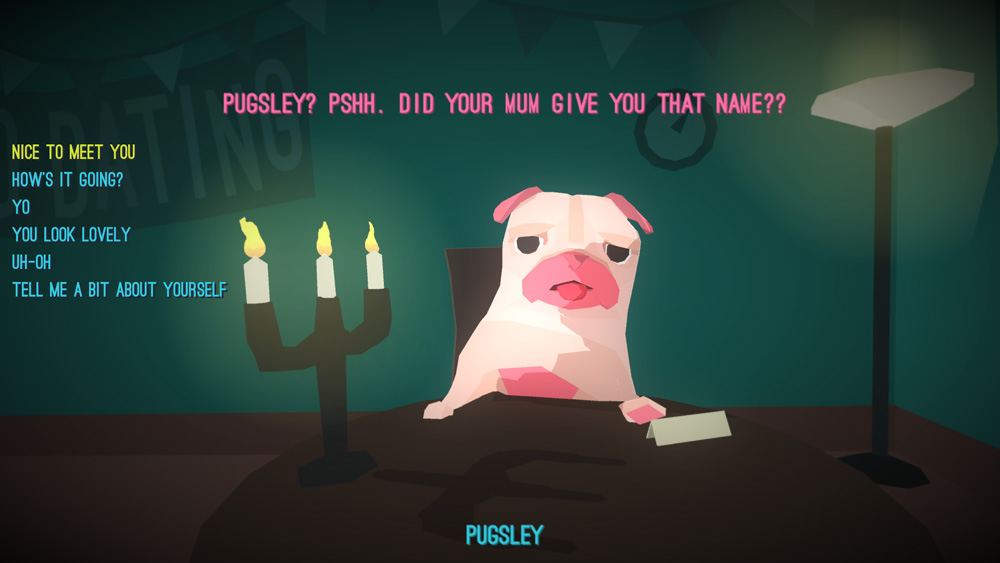Viewport: 1000px width, 563px height.
Task: Pick the "You look lovely" response
Action: [x=71, y=235]
